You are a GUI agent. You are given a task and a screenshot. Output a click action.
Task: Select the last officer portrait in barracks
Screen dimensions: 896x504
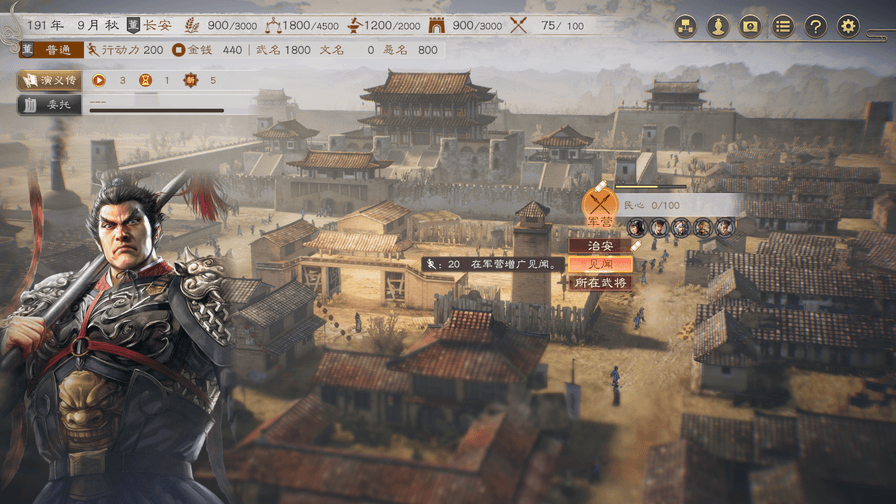(725, 228)
